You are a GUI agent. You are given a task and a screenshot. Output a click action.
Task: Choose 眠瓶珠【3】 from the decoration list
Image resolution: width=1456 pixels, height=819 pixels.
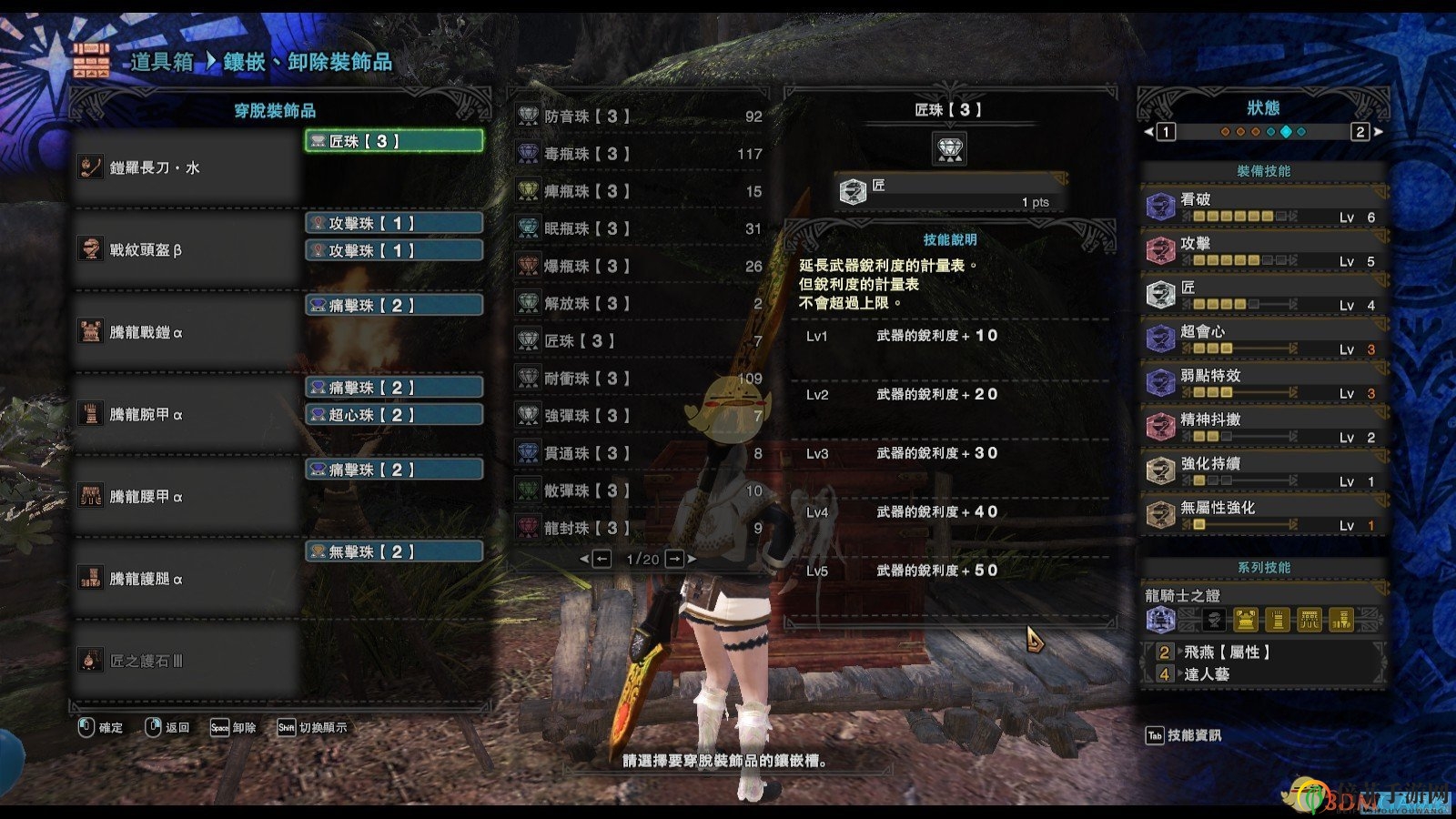pyautogui.click(x=638, y=228)
